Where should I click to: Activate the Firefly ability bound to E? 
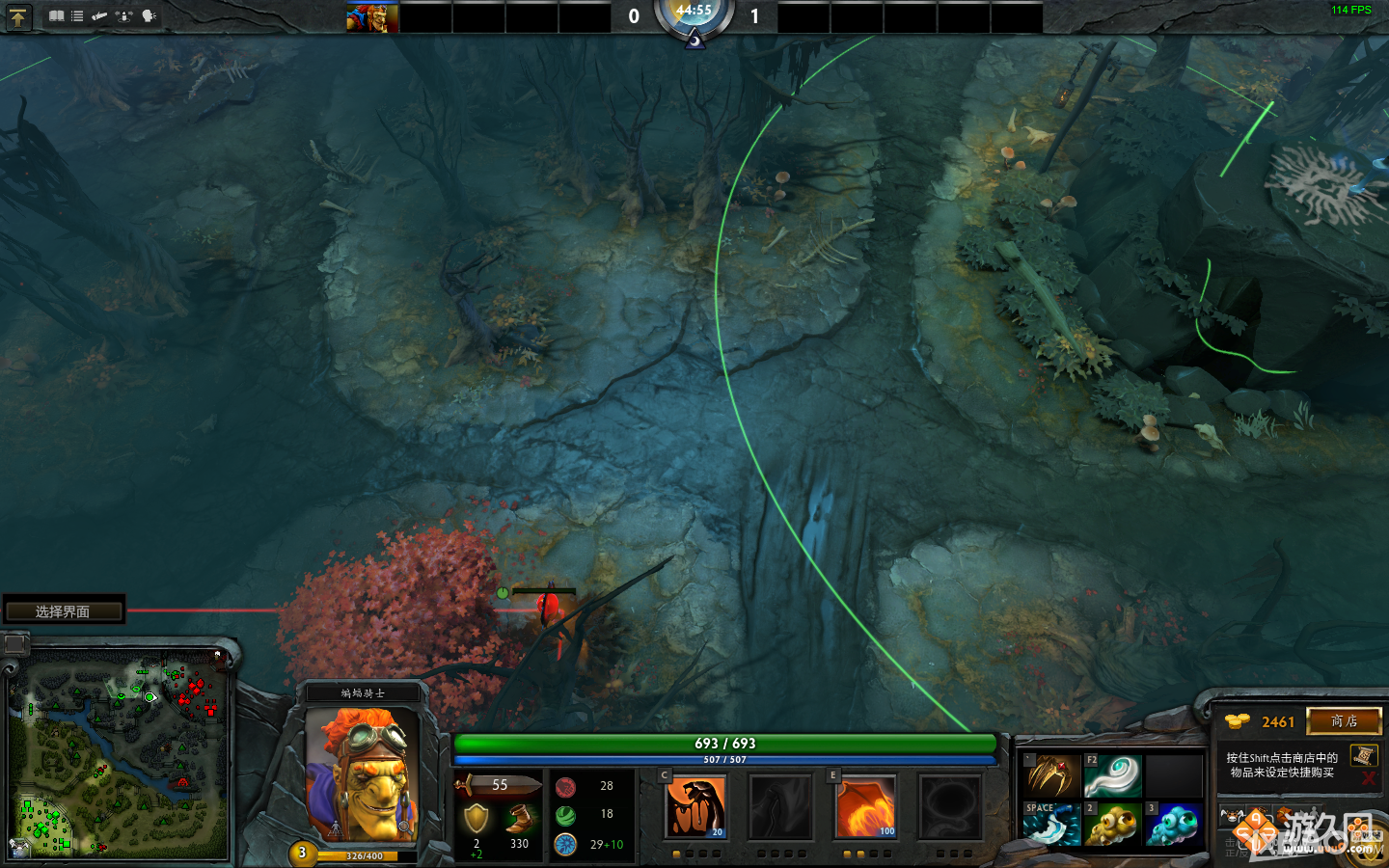pyautogui.click(x=865, y=807)
